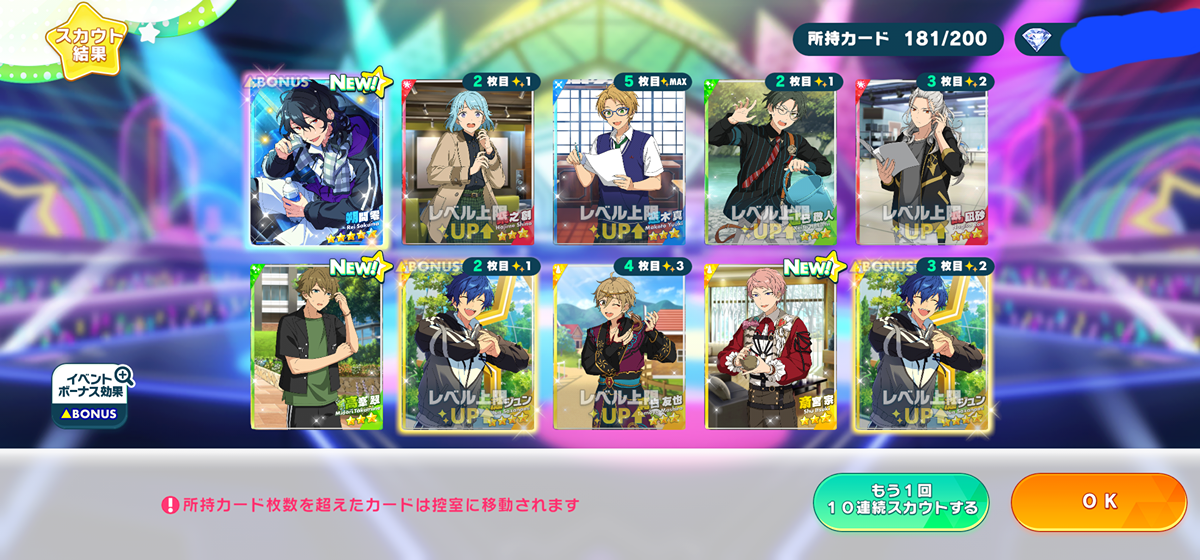Confirm results with the OK button
Viewport: 1200px width, 560px height.
(x=1098, y=502)
